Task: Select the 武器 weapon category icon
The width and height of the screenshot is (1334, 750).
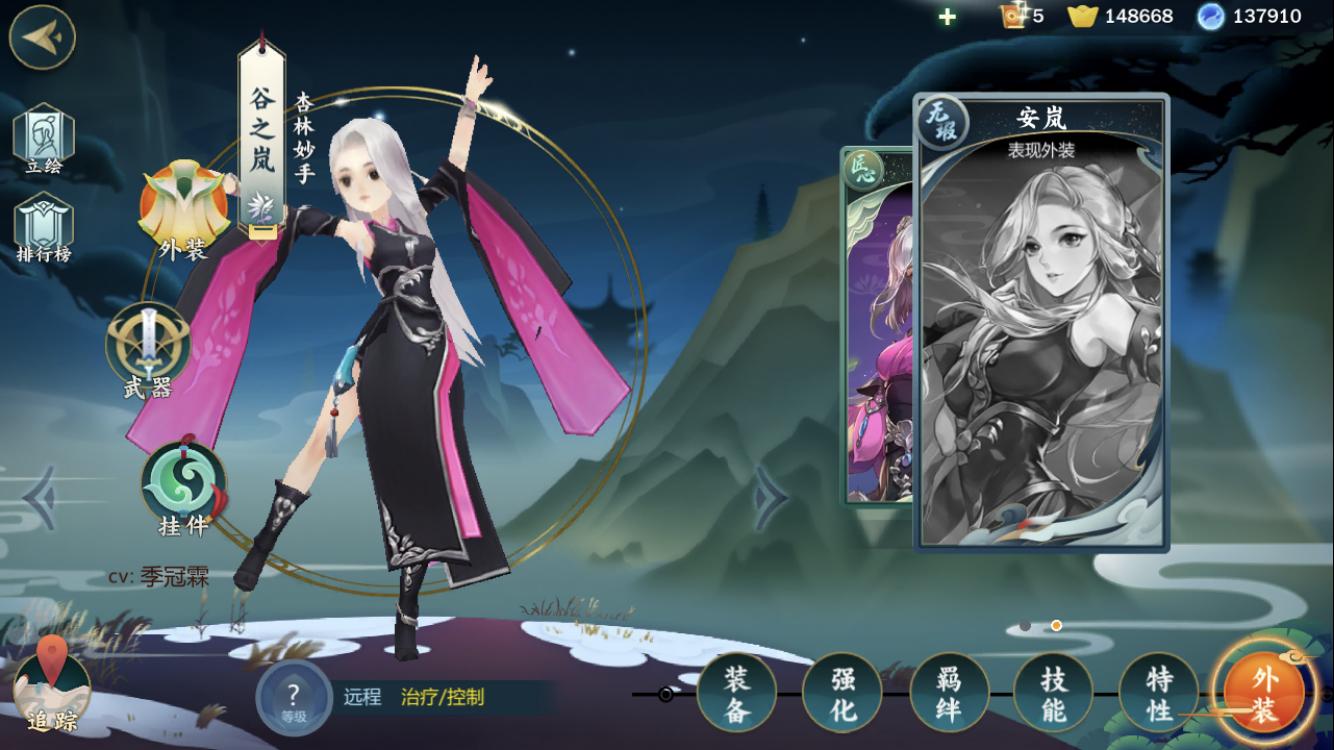Action: tap(148, 350)
